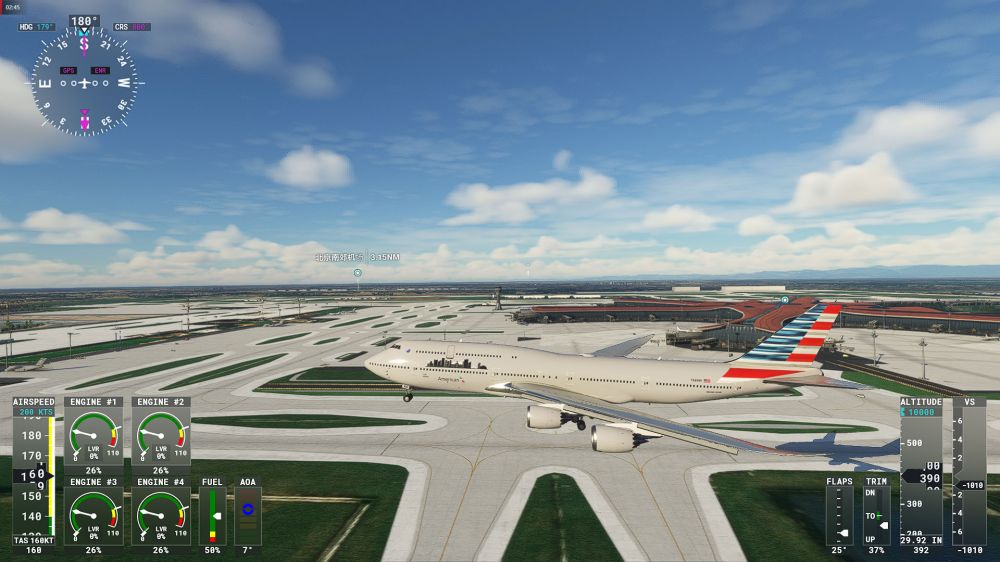
Task: Select the 北京南苑机场 airport marker pin
Action: pyautogui.click(x=357, y=272)
